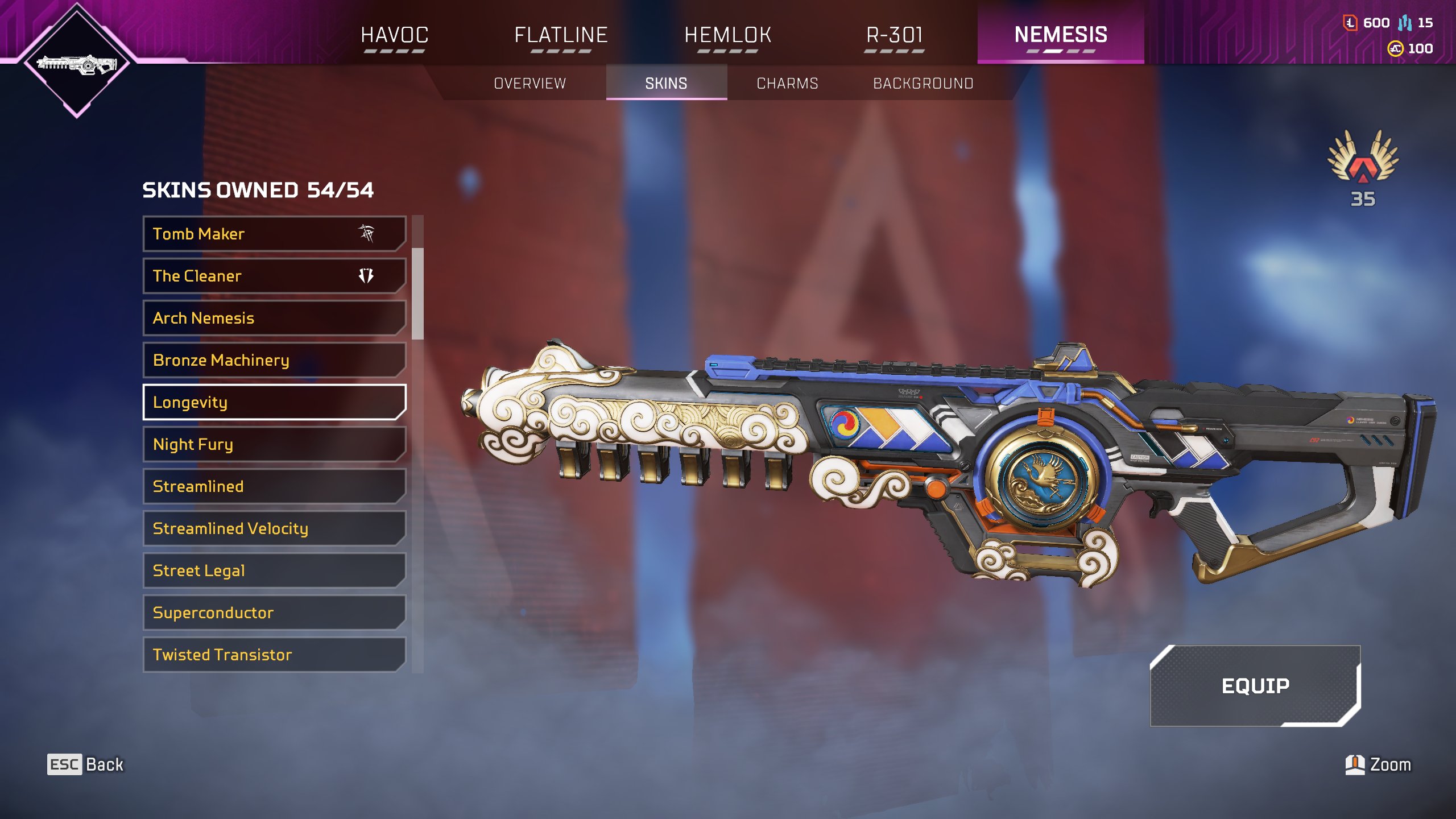The image size is (1456, 819).
Task: Click the Back button
Action: 86,764
